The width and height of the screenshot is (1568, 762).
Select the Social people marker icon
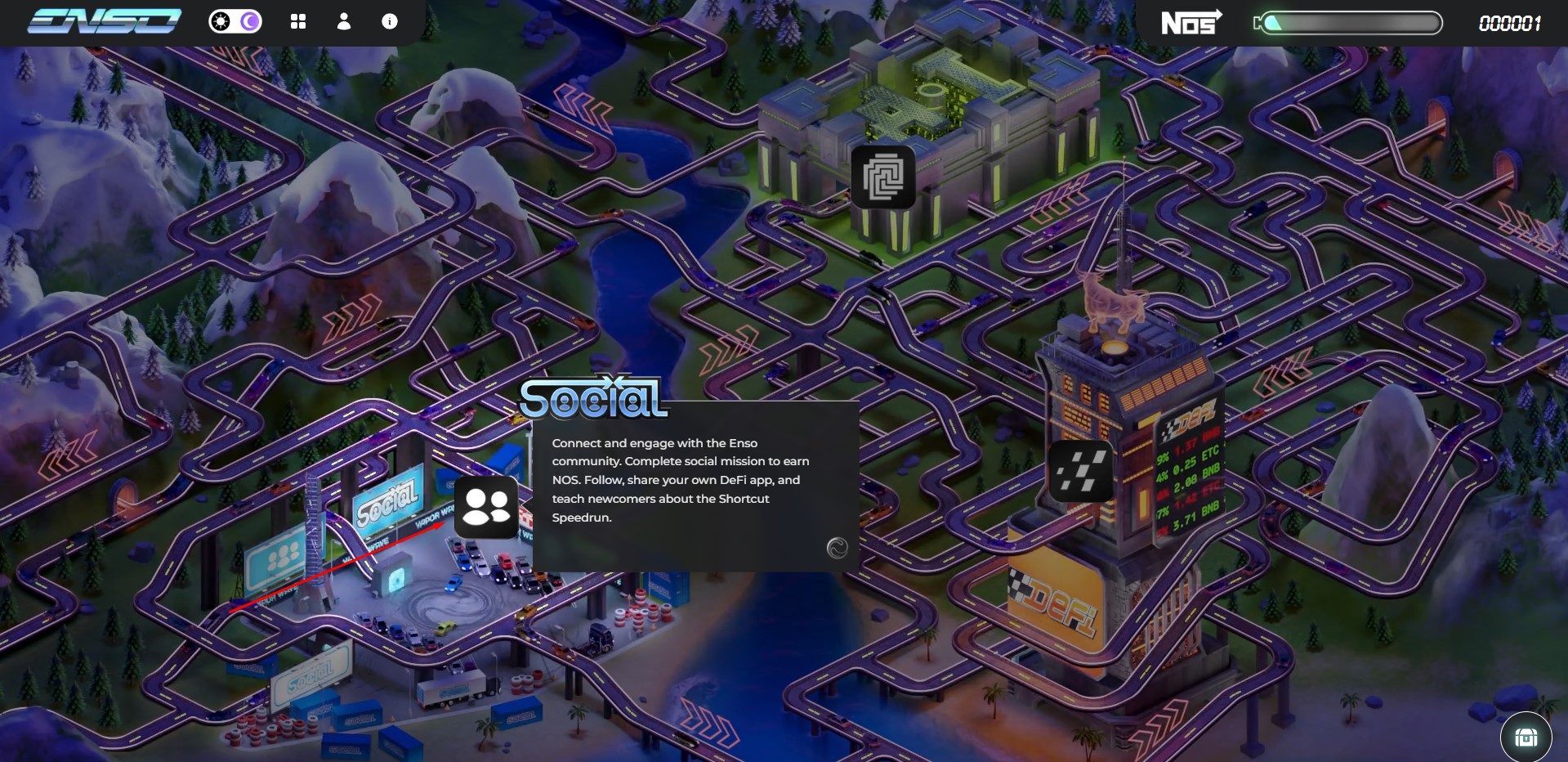486,507
